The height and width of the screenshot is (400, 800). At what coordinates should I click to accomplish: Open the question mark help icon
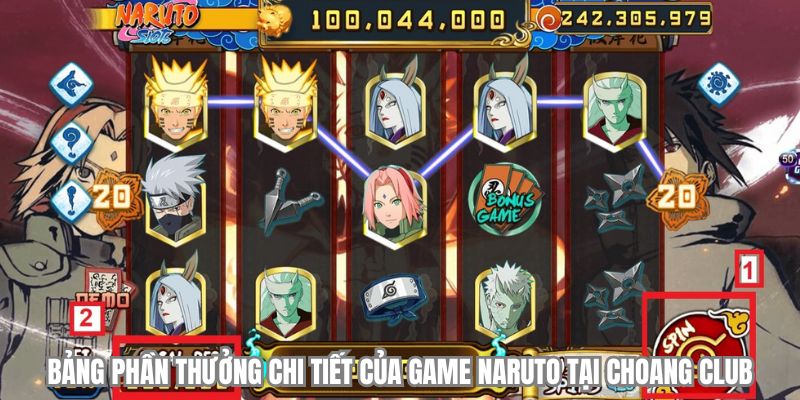pos(71,145)
